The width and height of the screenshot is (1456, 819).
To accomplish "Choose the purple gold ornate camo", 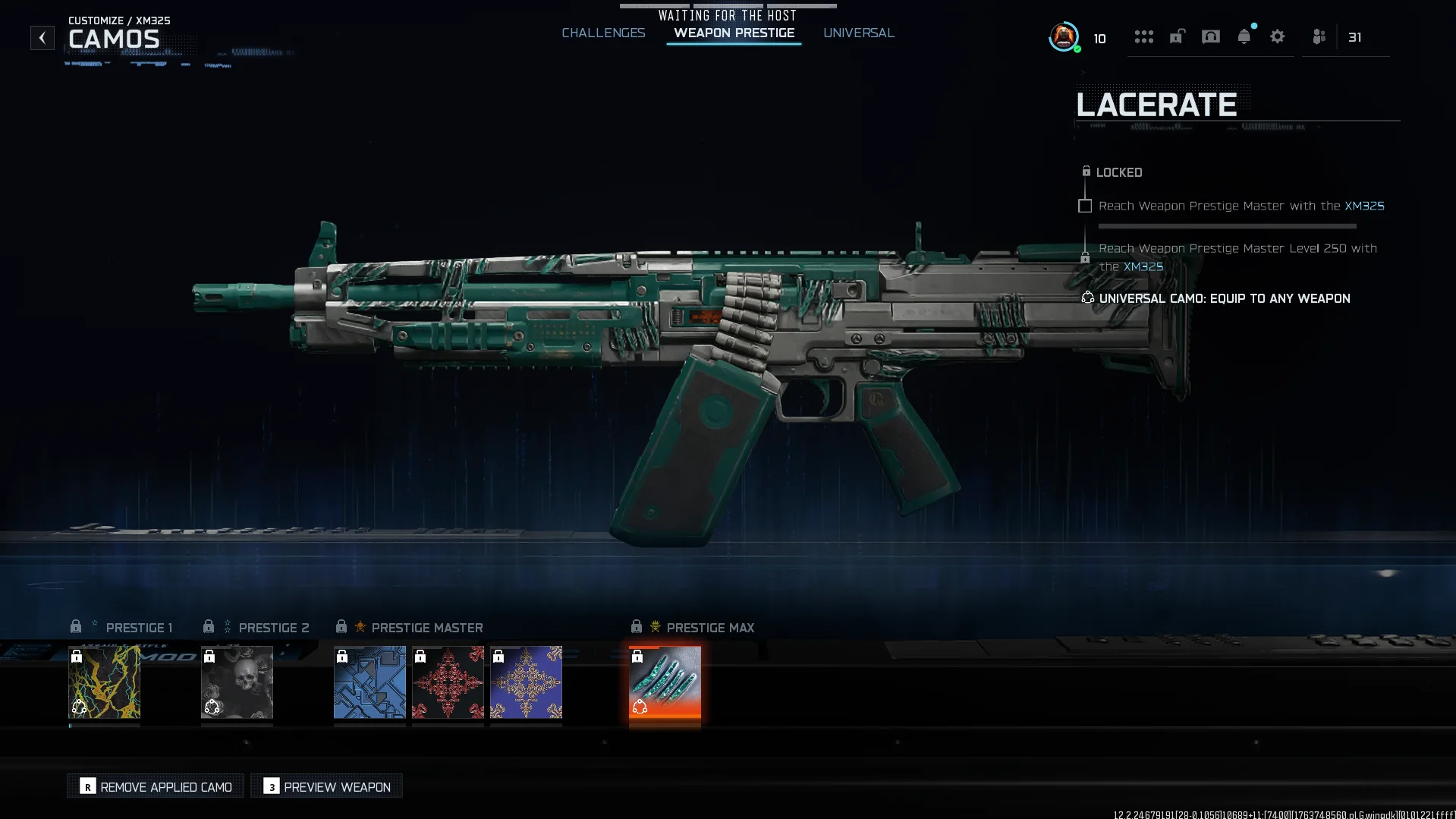I will coord(526,682).
